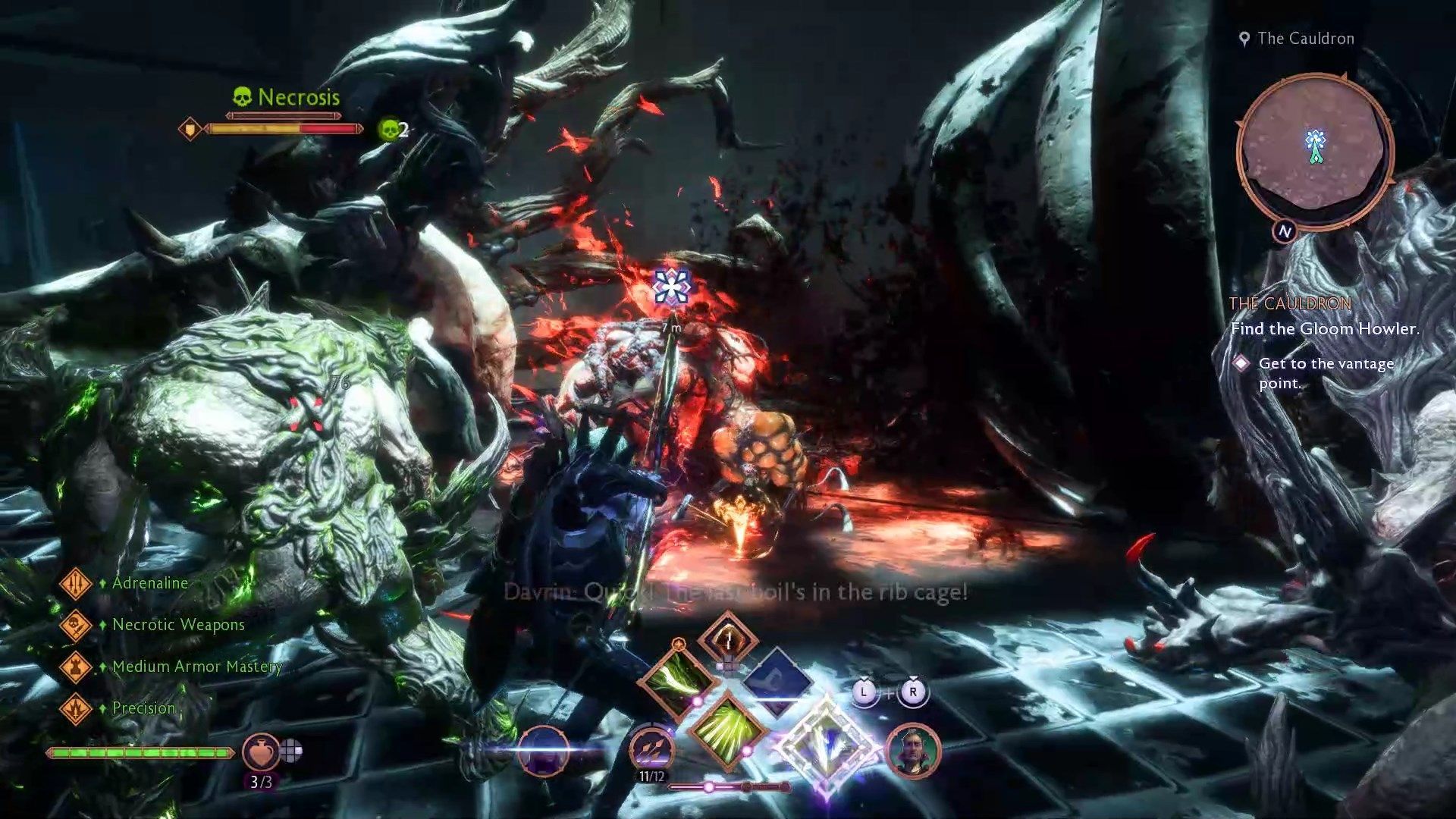Activate the dark blue ability diamond
The image size is (1456, 819).
click(779, 680)
